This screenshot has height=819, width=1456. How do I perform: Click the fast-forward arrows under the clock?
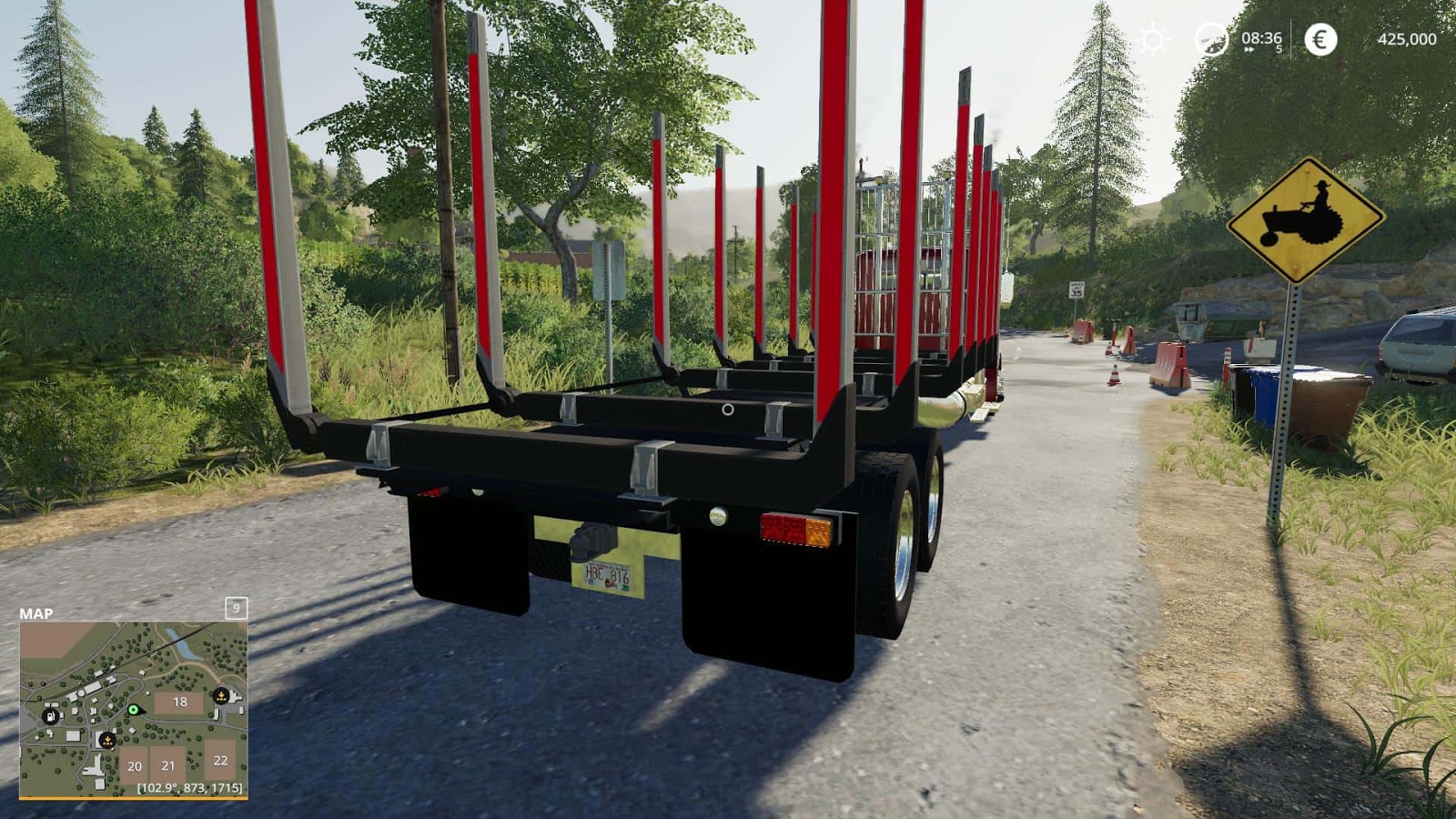click(x=1249, y=49)
